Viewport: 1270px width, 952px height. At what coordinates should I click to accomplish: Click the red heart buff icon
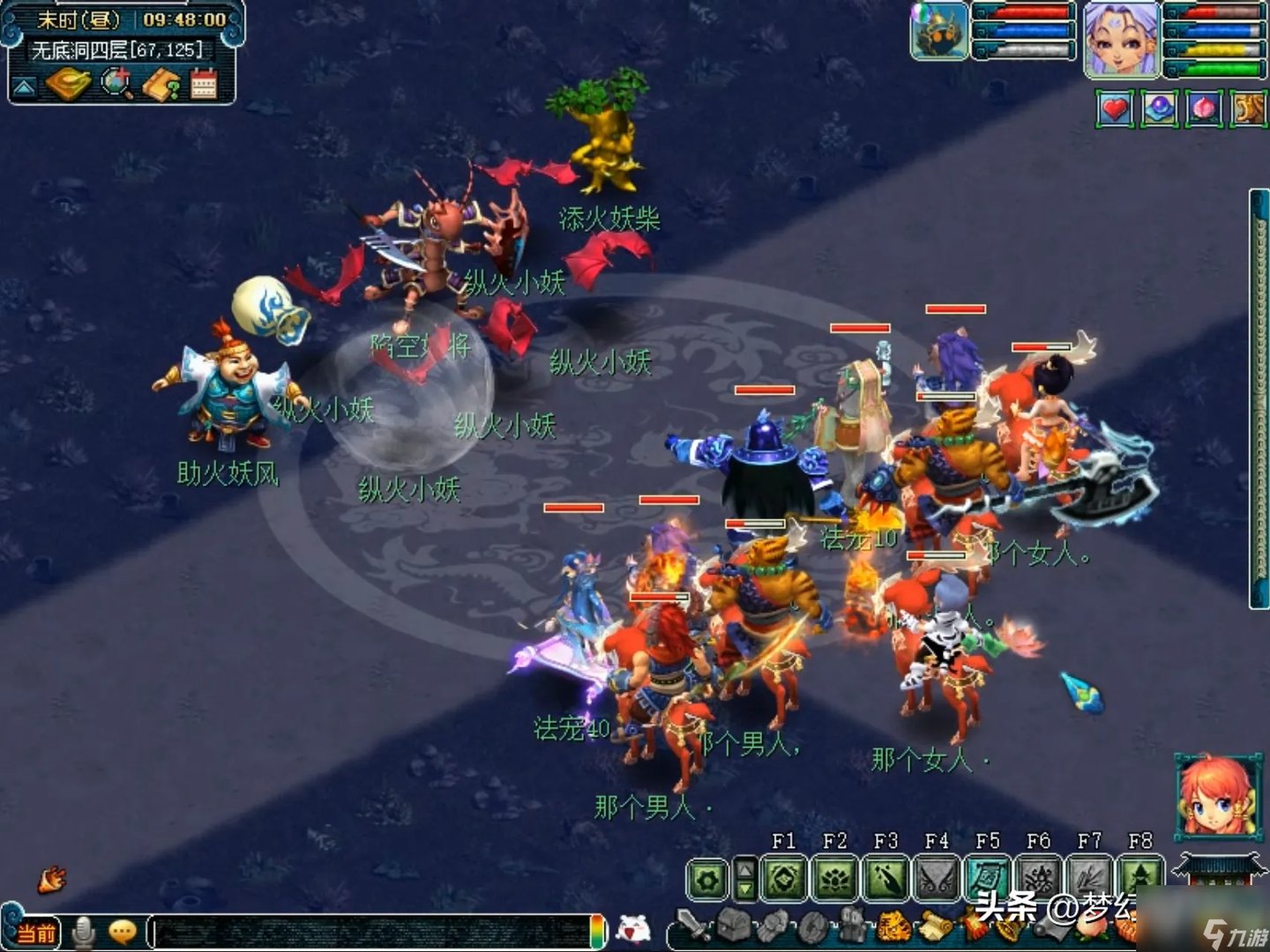(1116, 108)
